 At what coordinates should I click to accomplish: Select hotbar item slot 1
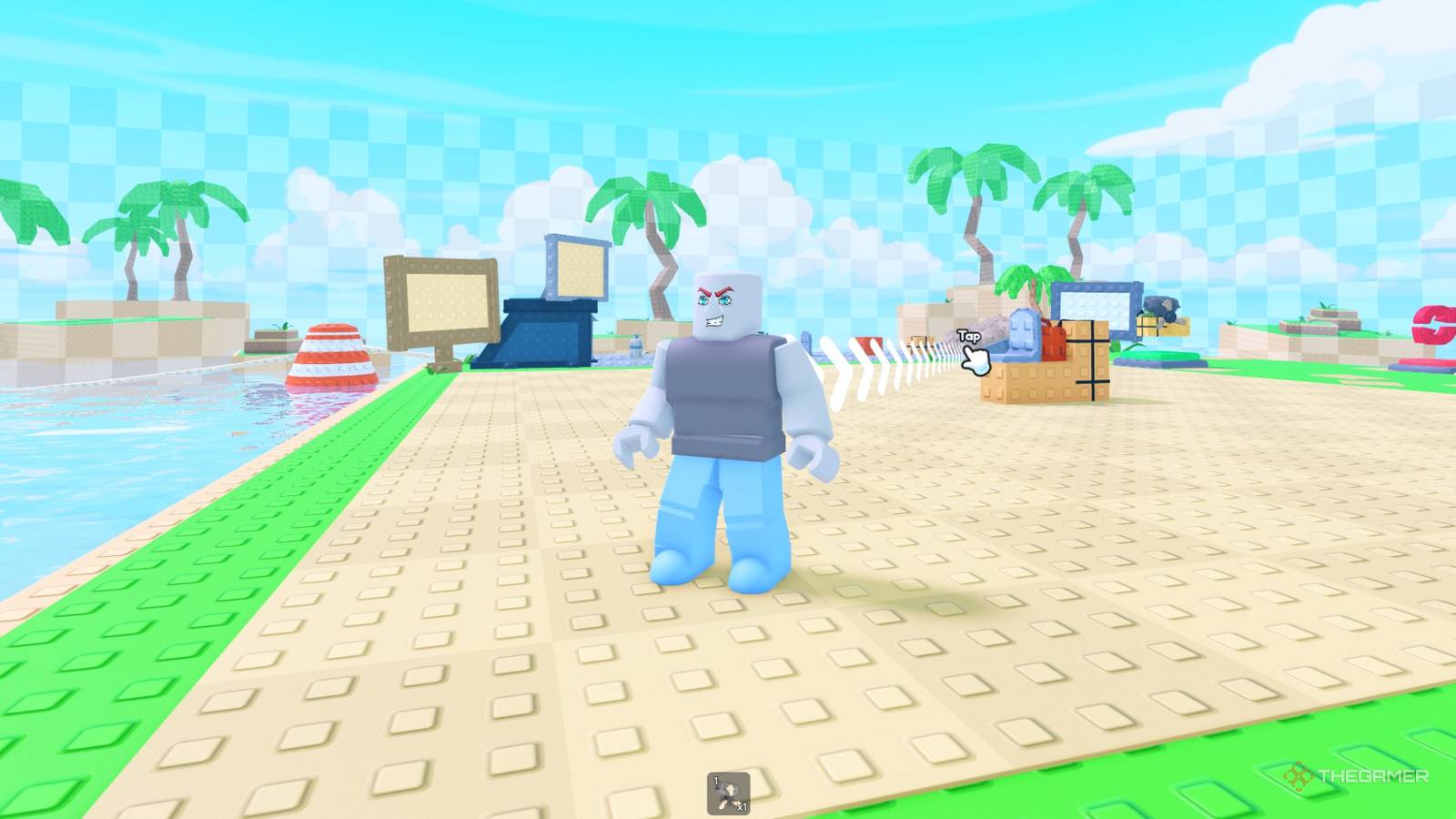pyautogui.click(x=728, y=792)
